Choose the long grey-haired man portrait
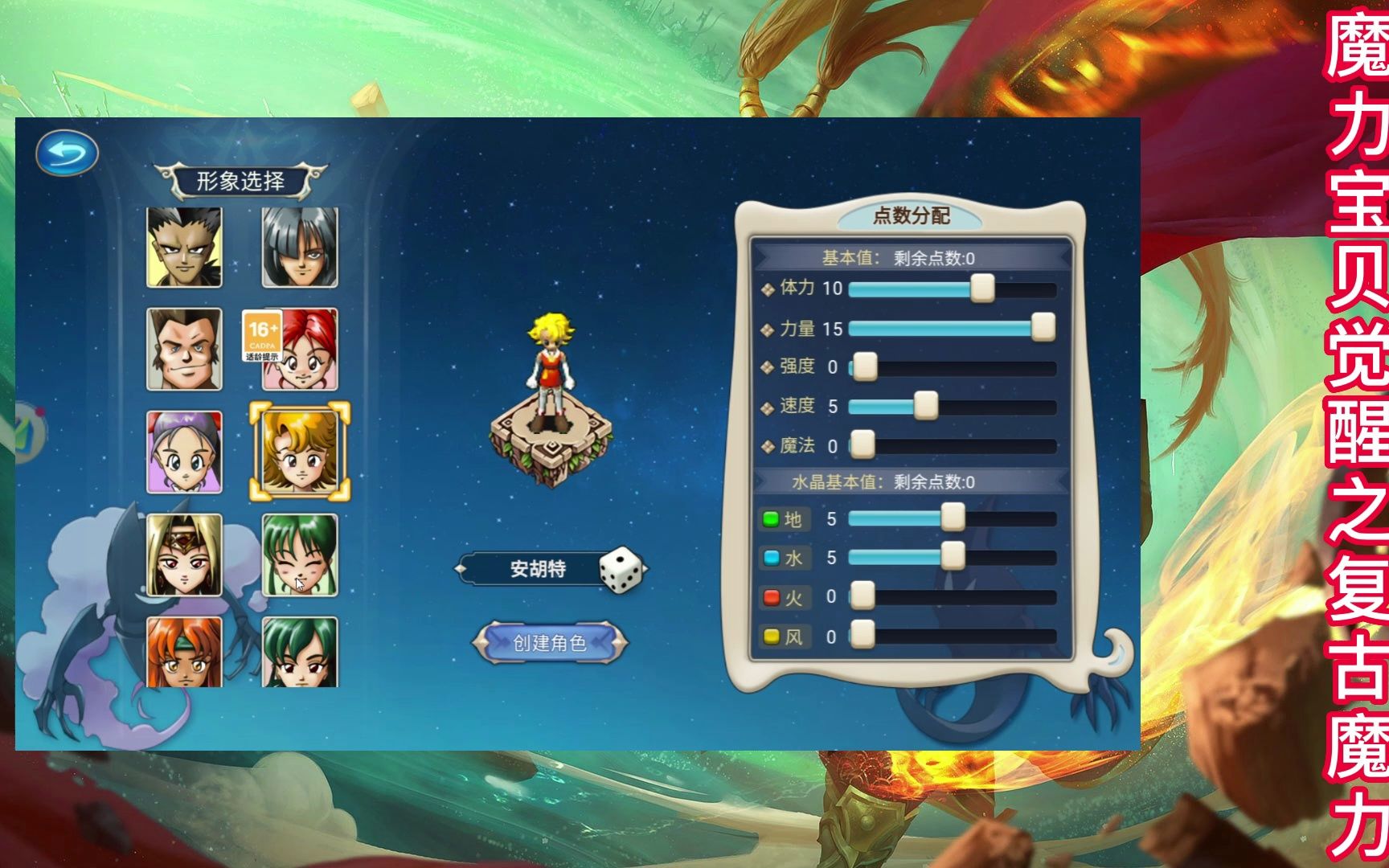The height and width of the screenshot is (868, 1389). [300, 247]
